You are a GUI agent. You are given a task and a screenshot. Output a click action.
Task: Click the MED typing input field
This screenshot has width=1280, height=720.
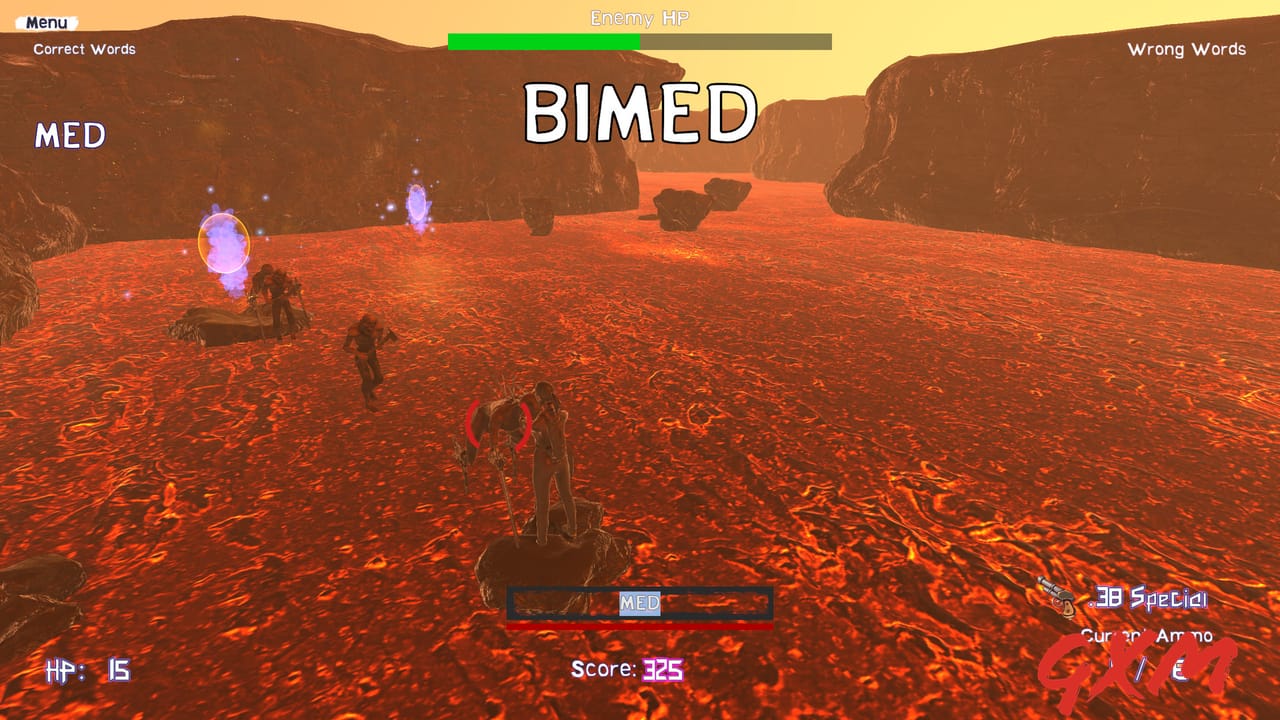pos(640,604)
